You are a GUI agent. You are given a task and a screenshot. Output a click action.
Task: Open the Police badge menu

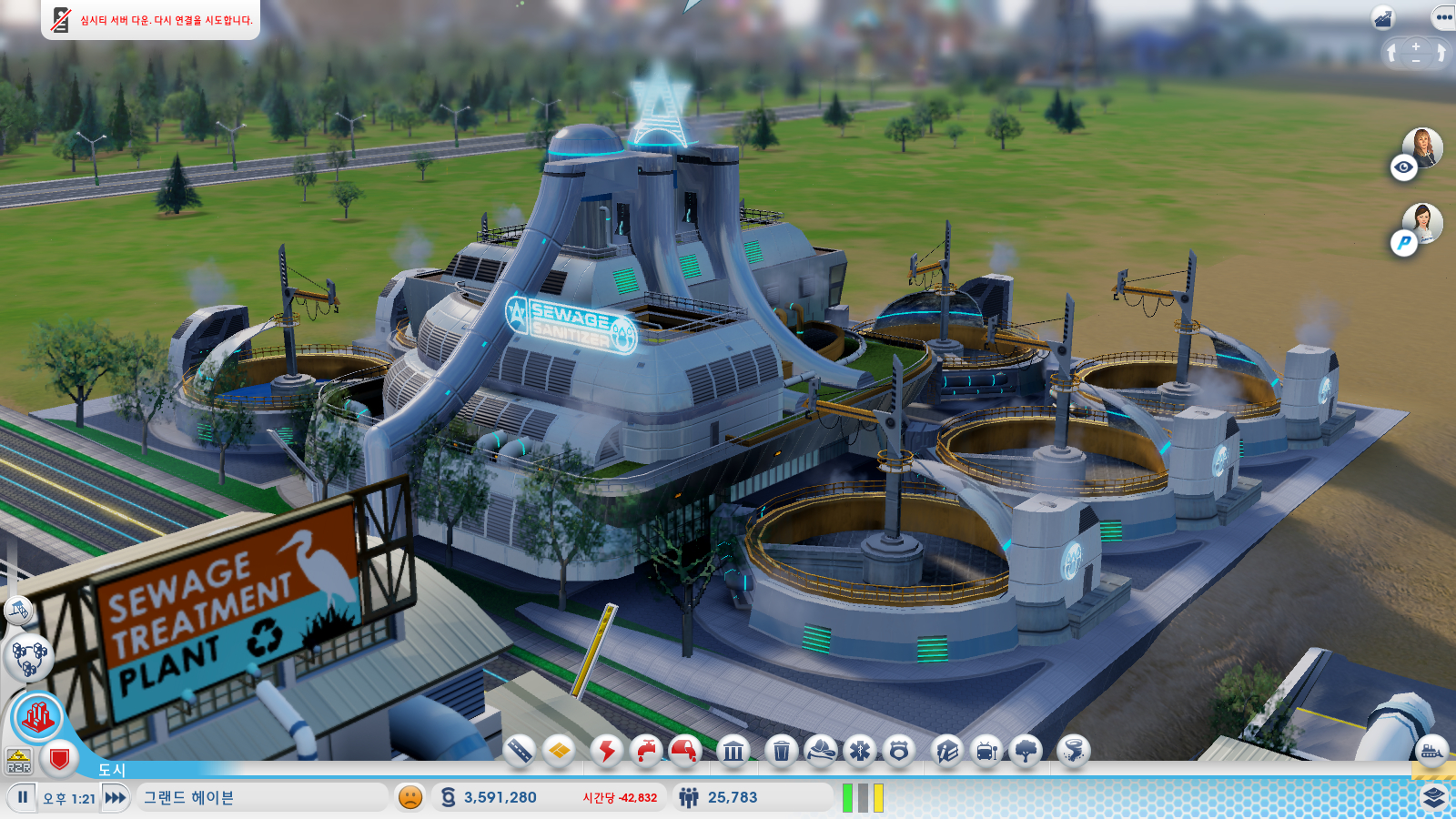click(x=899, y=751)
